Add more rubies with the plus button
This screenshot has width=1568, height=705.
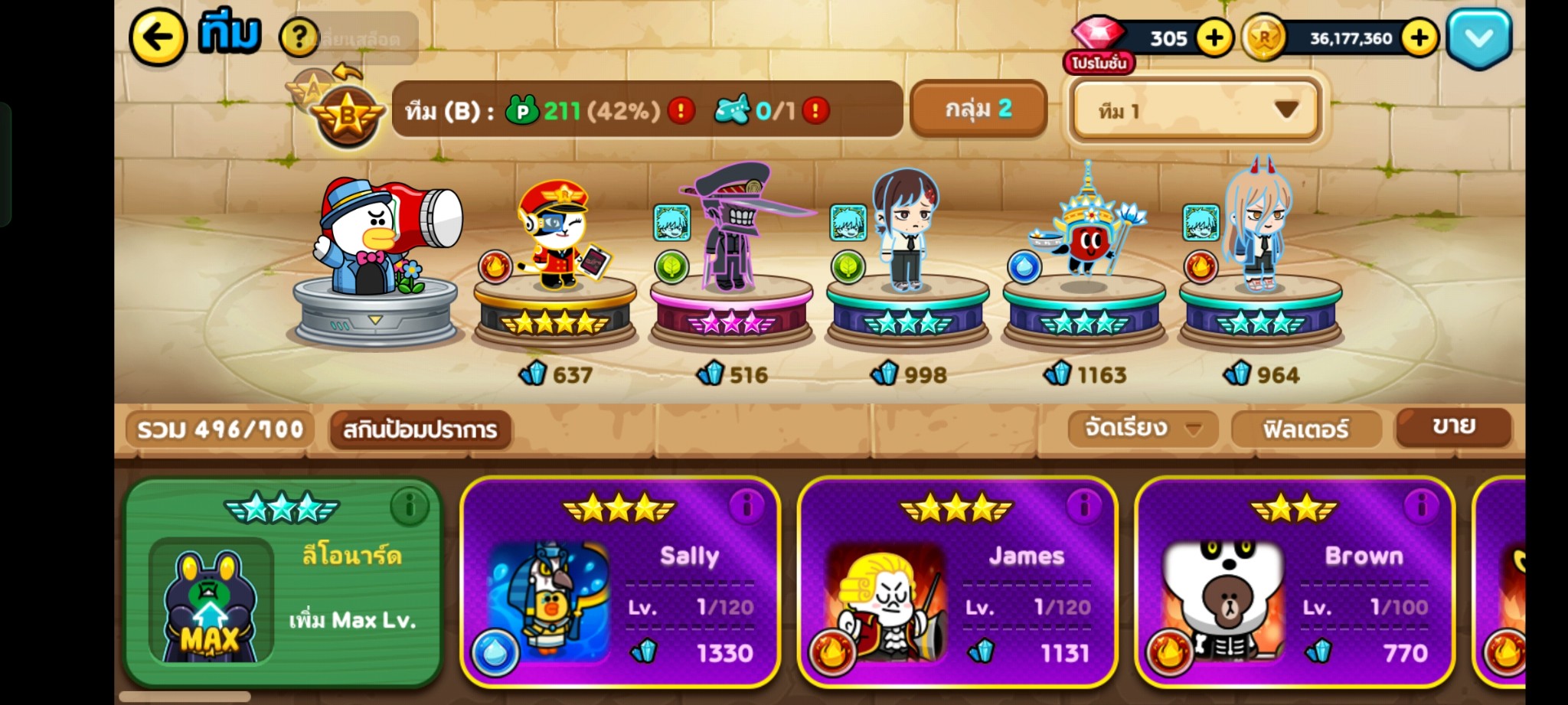click(1214, 38)
